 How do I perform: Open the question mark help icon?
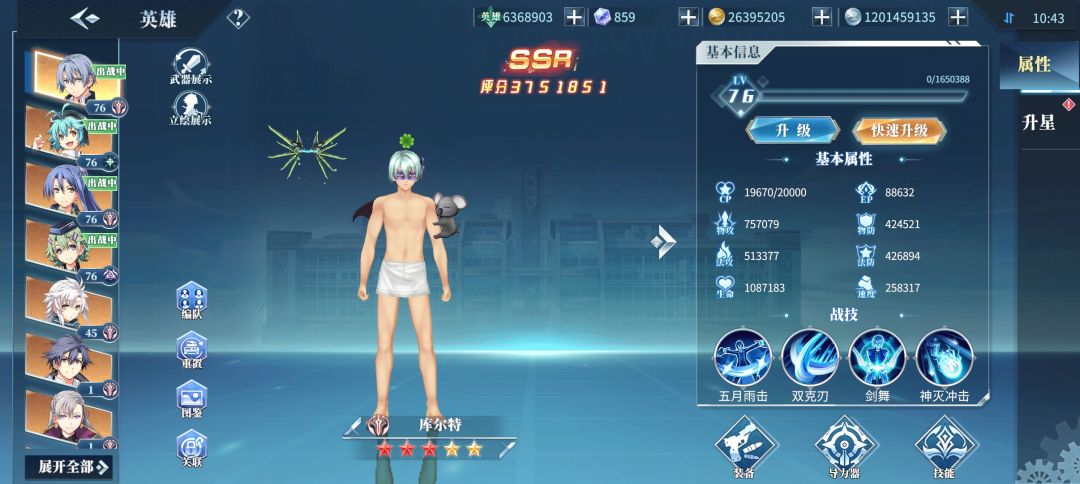click(238, 18)
